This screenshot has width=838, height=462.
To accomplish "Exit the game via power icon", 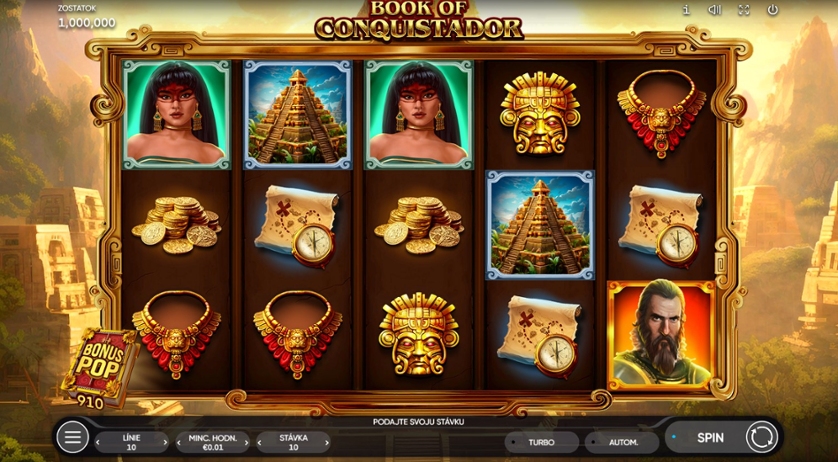I will coord(772,10).
